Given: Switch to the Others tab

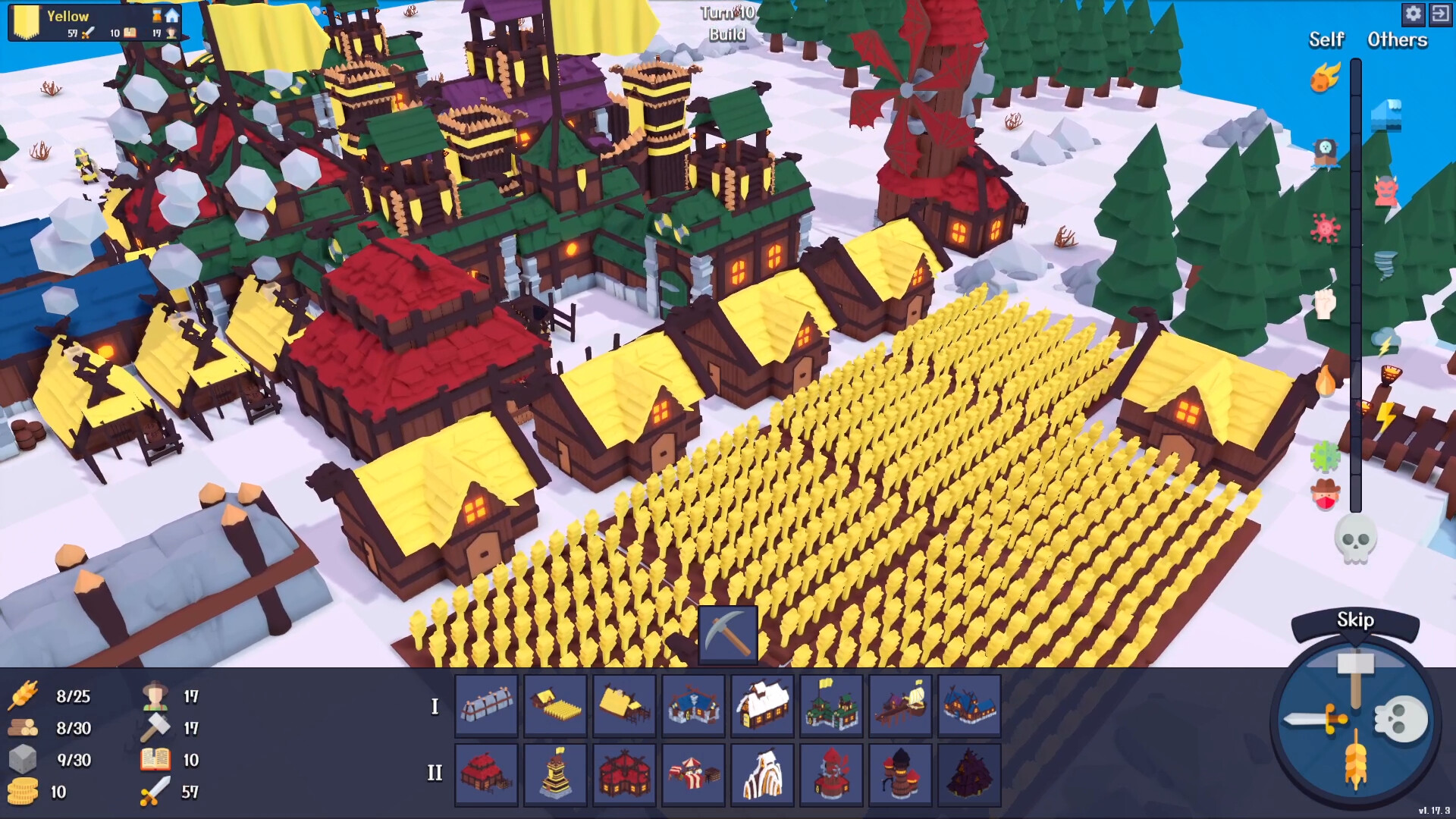Looking at the screenshot, I should click(1396, 40).
